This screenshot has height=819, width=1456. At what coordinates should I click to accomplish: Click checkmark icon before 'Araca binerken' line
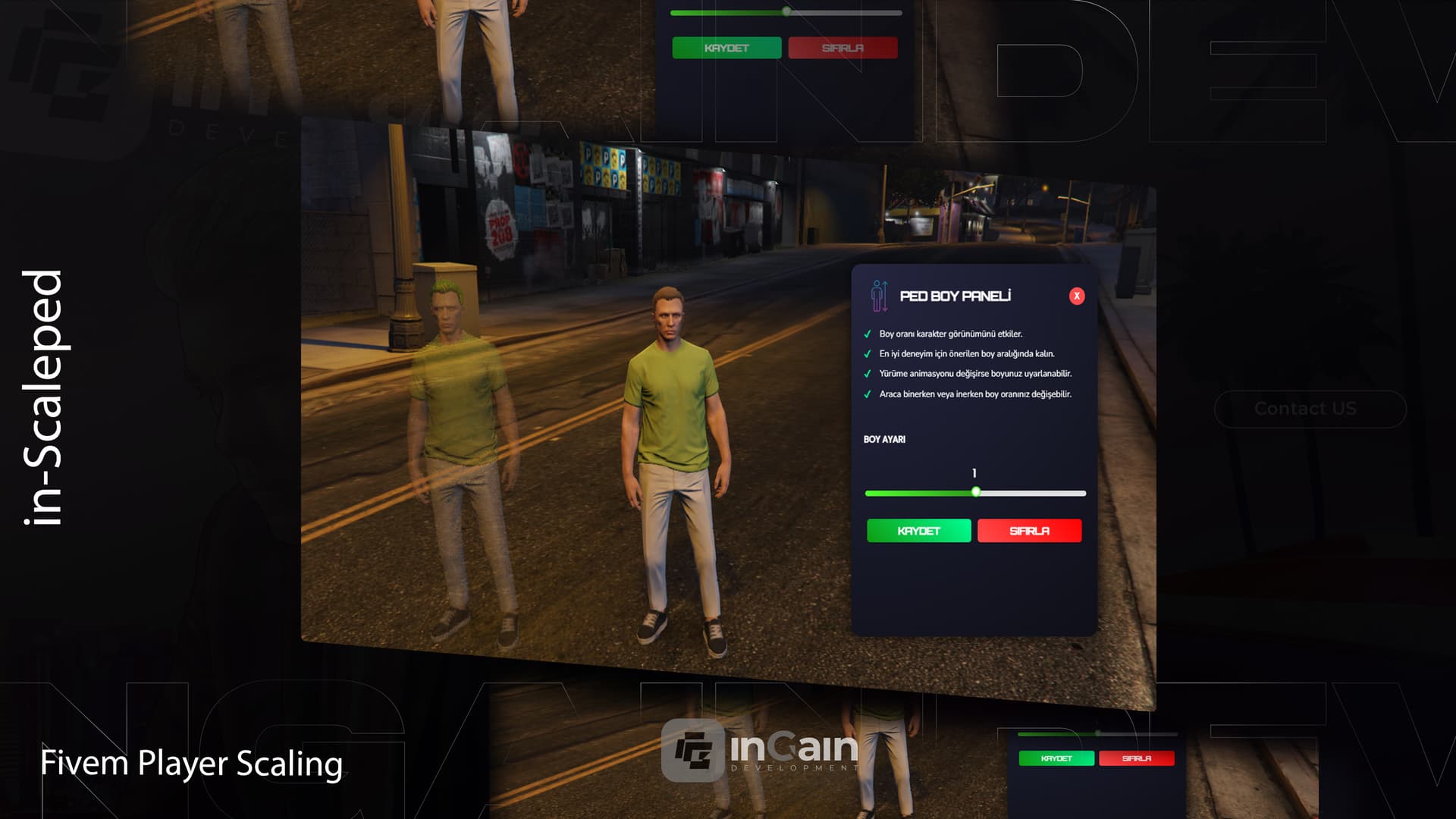[867, 394]
